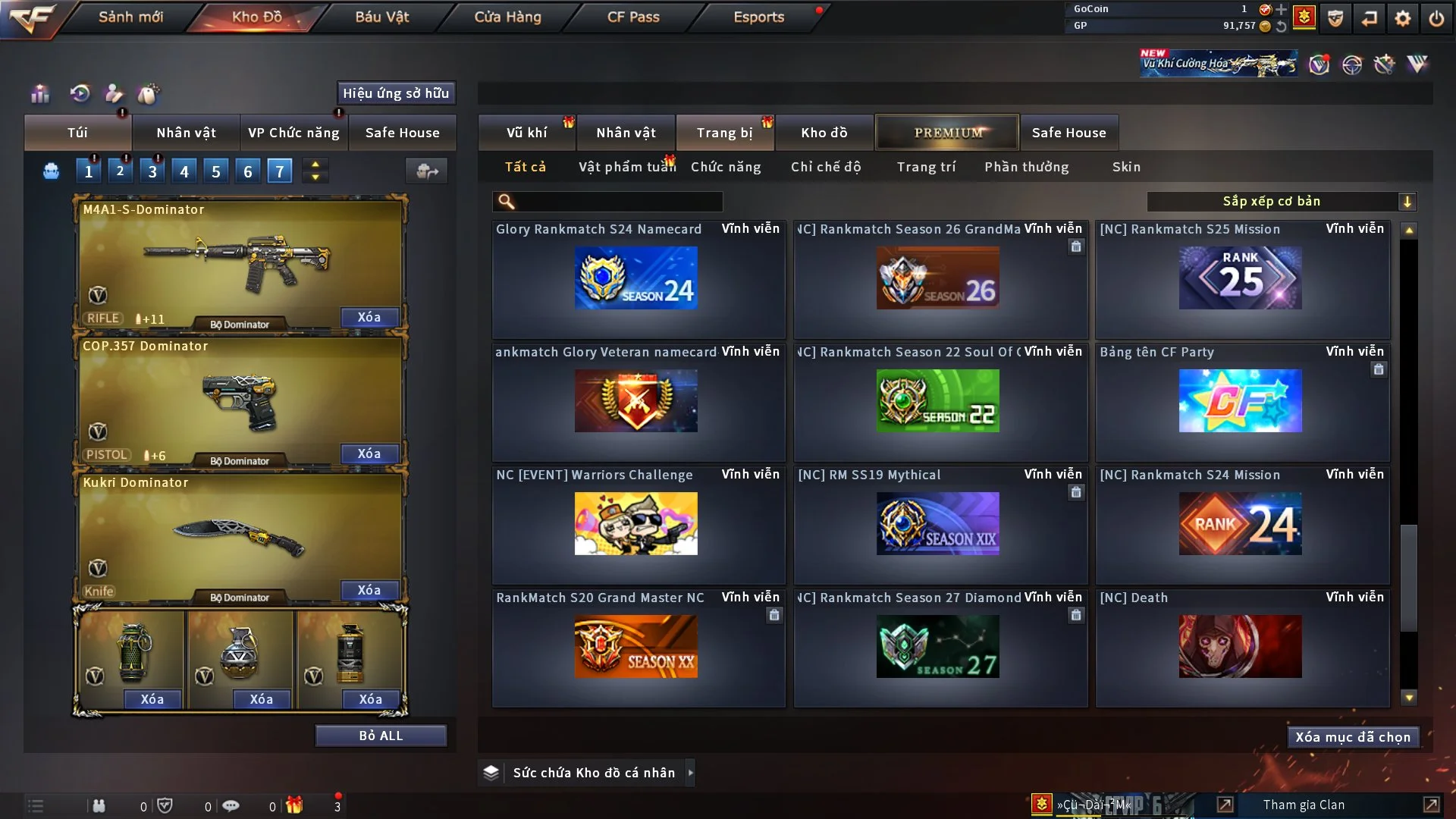Open the Trang bị tab
This screenshot has width=1456, height=819.
(724, 133)
